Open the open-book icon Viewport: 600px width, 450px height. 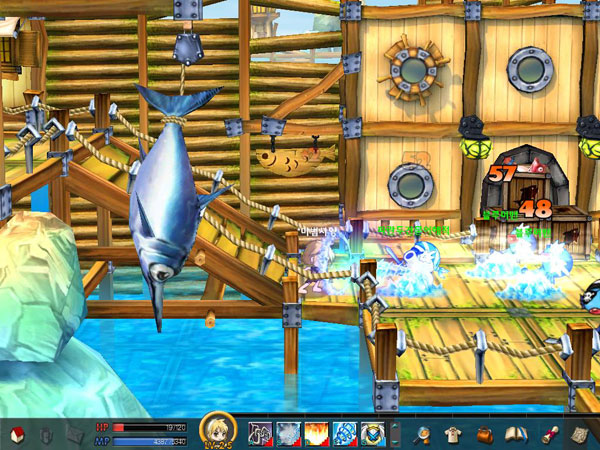[515, 434]
